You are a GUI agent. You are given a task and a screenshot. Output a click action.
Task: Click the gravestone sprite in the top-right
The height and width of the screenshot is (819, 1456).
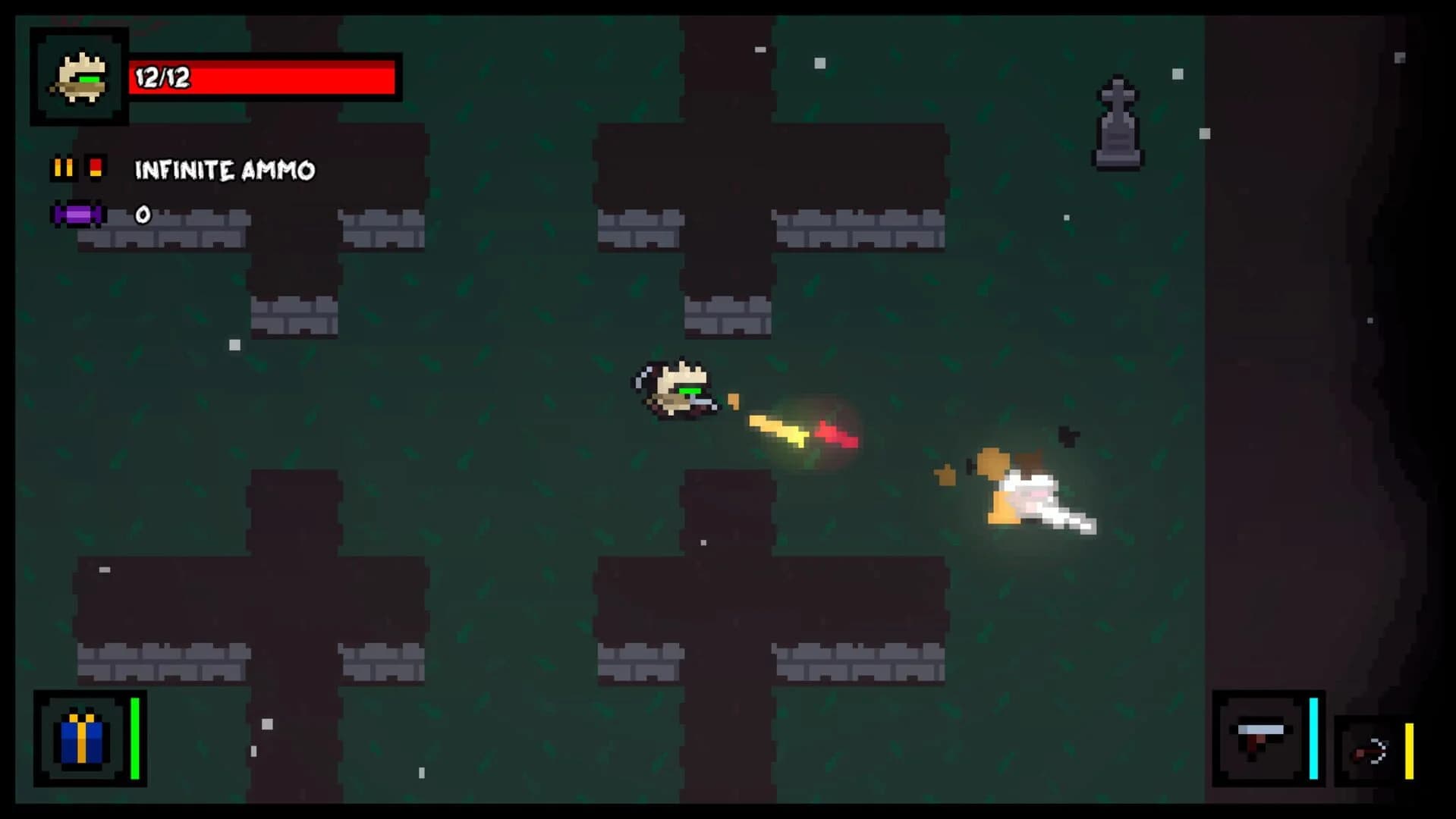tap(1118, 121)
